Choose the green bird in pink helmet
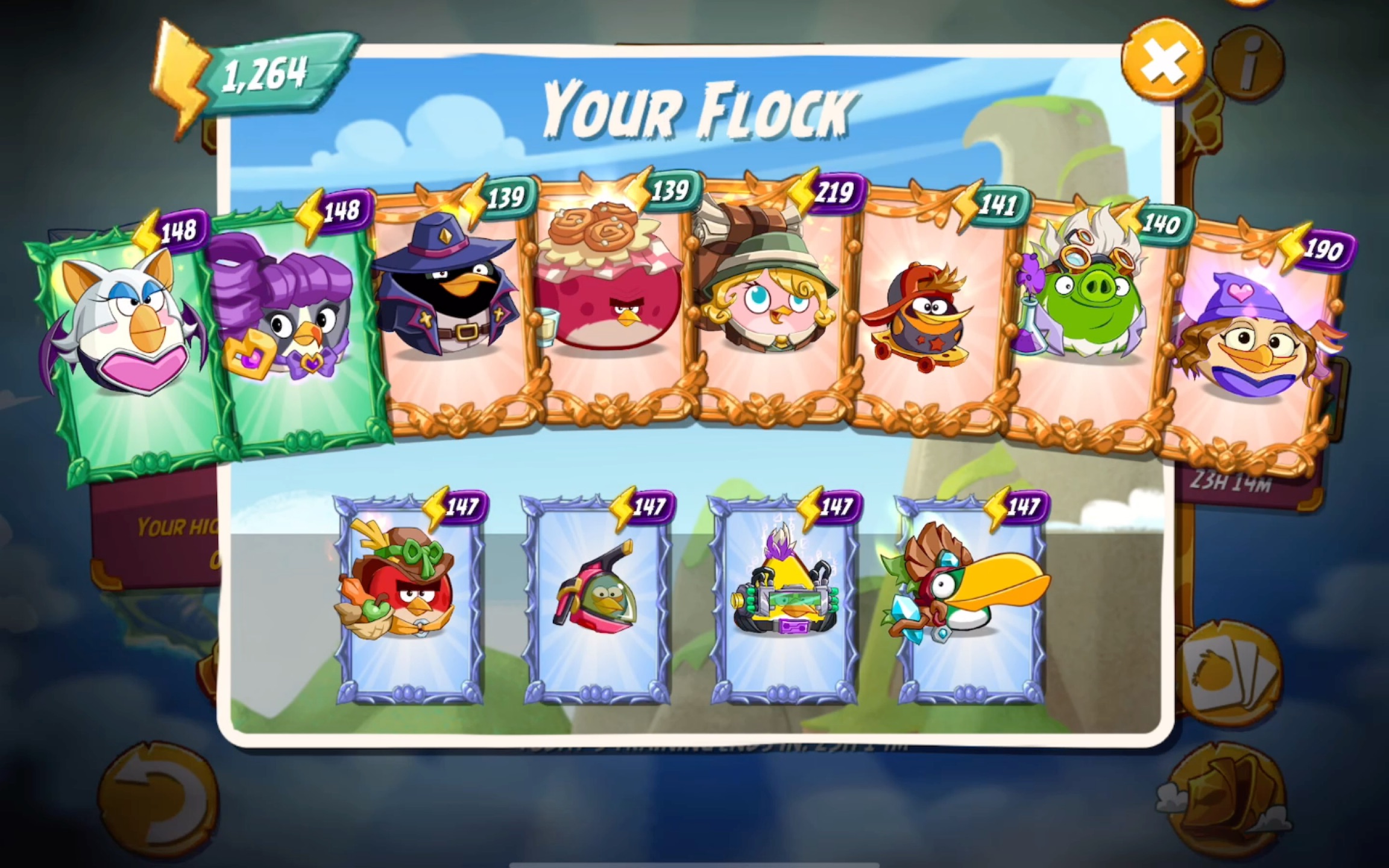The height and width of the screenshot is (868, 1389). click(x=597, y=597)
